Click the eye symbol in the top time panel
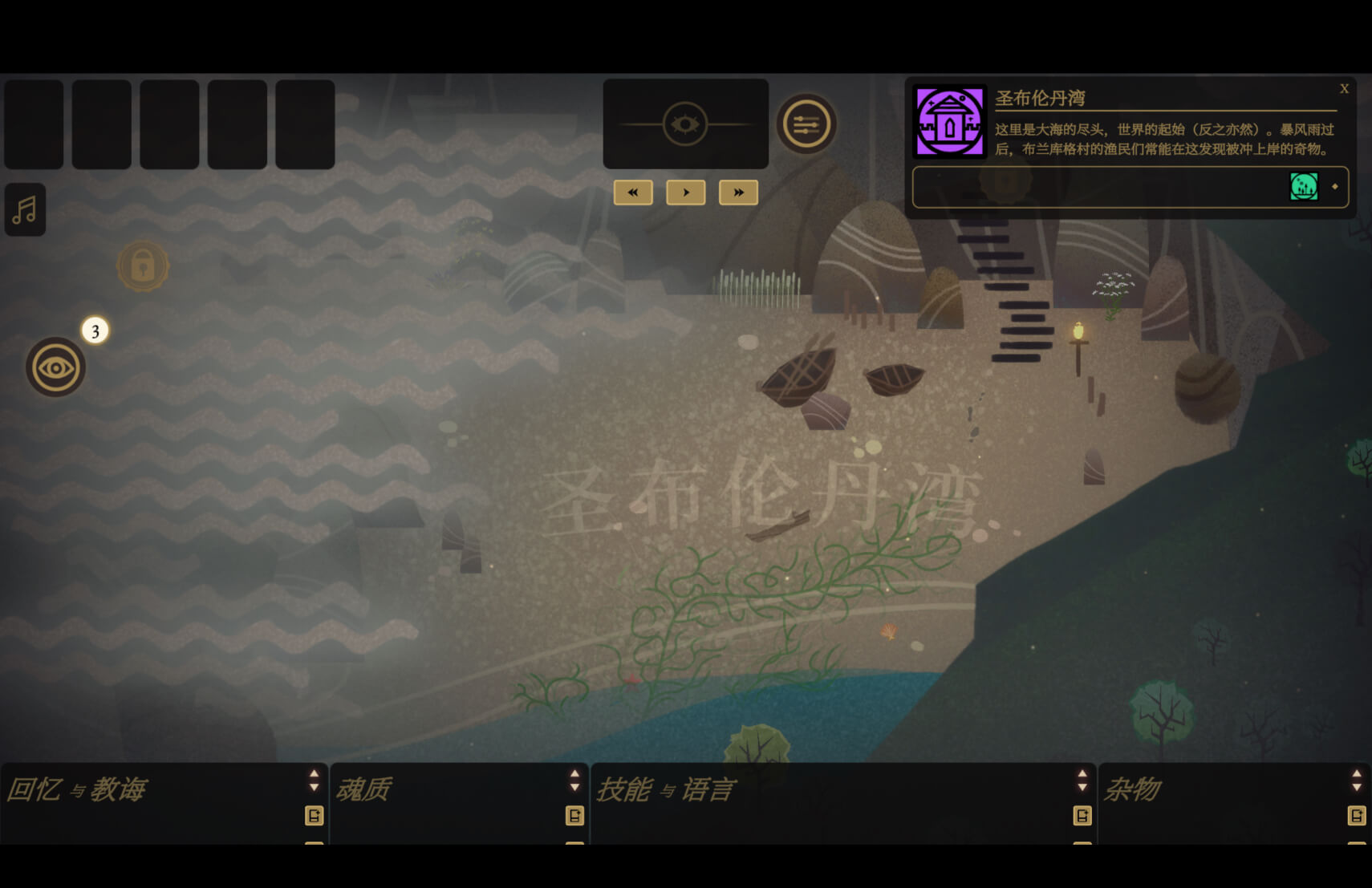Screen dimensions: 1372x888 pos(685,124)
